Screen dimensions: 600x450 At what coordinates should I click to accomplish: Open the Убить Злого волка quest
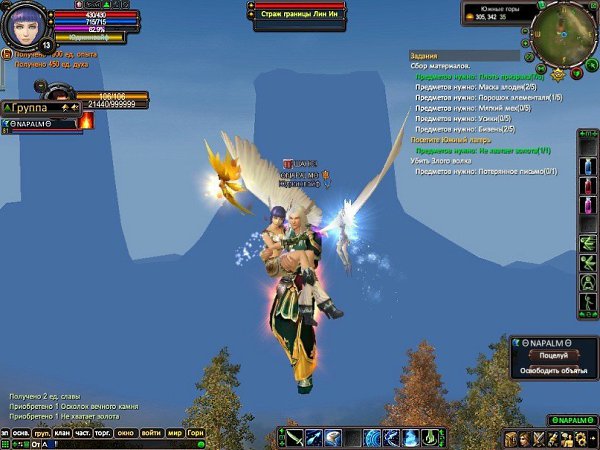pyautogui.click(x=441, y=161)
